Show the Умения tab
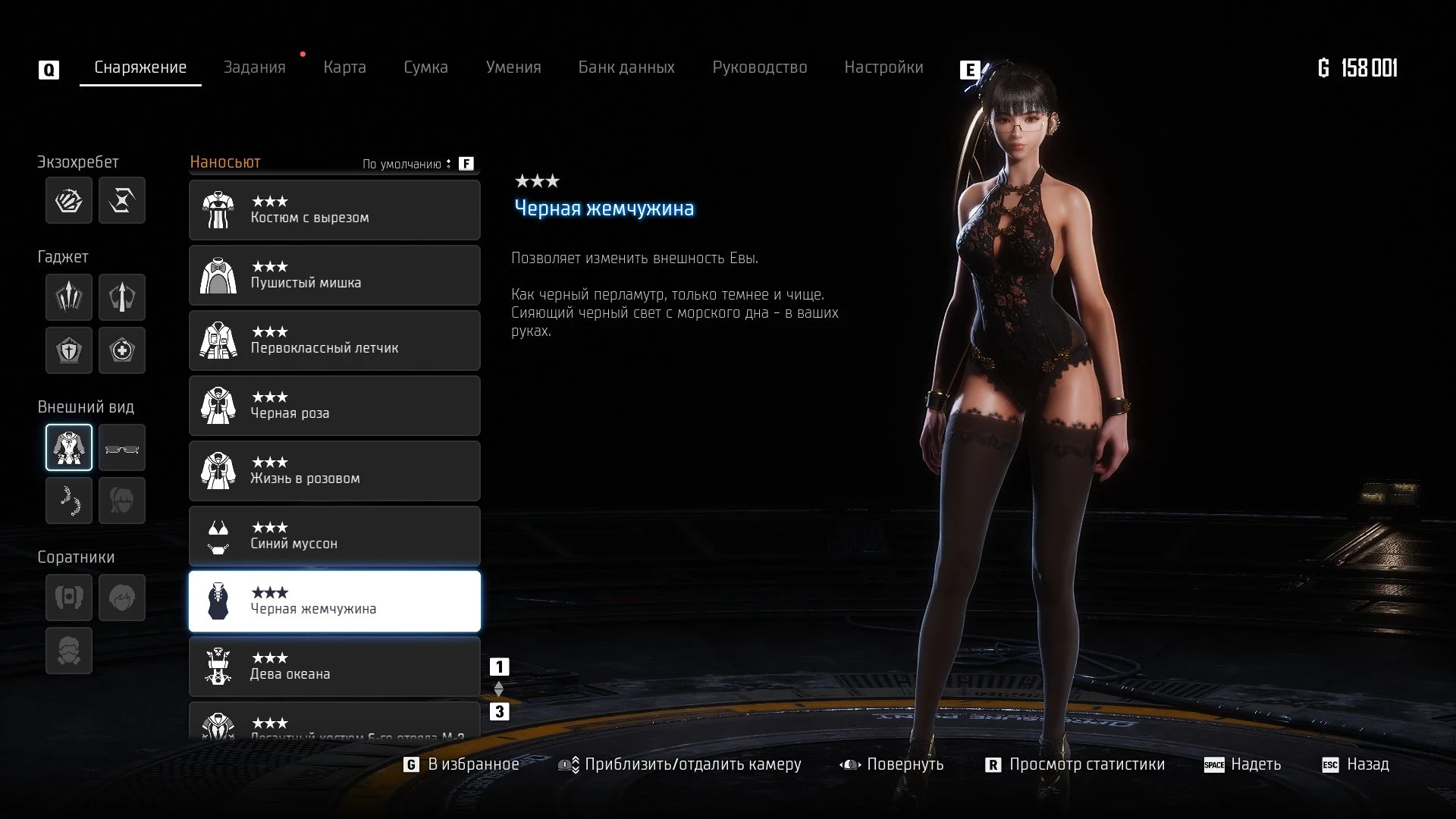The height and width of the screenshot is (819, 1456). pyautogui.click(x=513, y=67)
